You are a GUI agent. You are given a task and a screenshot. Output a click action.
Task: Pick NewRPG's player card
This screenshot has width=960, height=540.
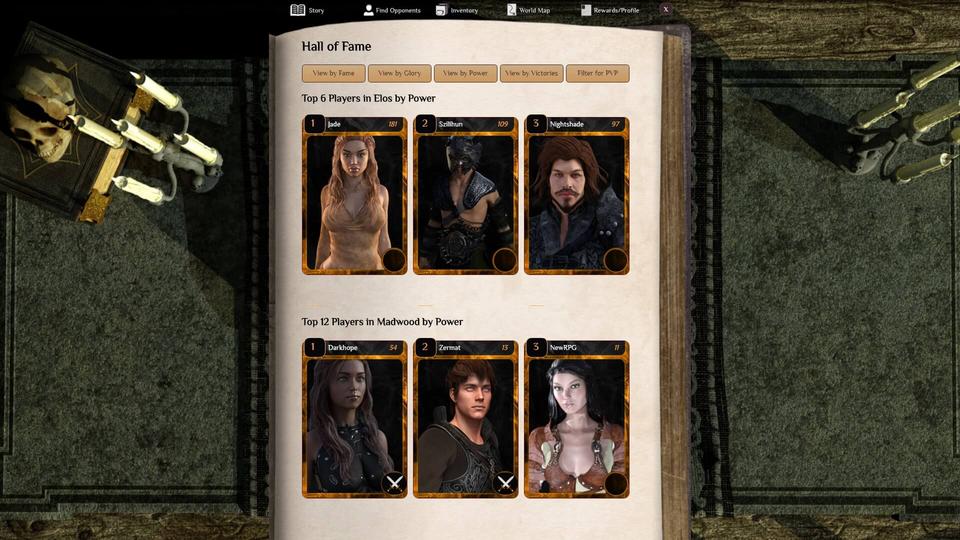point(576,420)
